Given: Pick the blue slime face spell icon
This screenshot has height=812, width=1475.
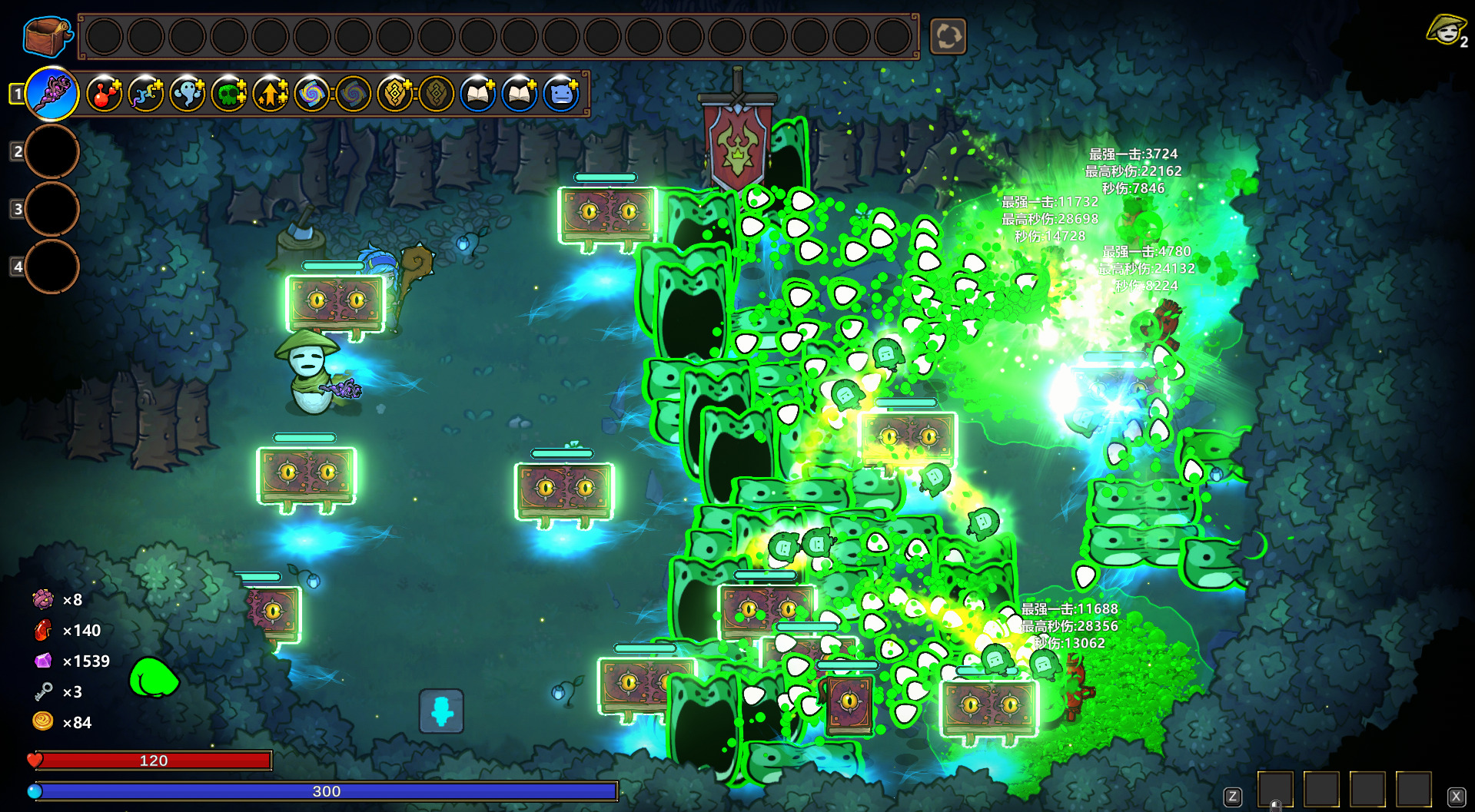Looking at the screenshot, I should click(x=561, y=94).
